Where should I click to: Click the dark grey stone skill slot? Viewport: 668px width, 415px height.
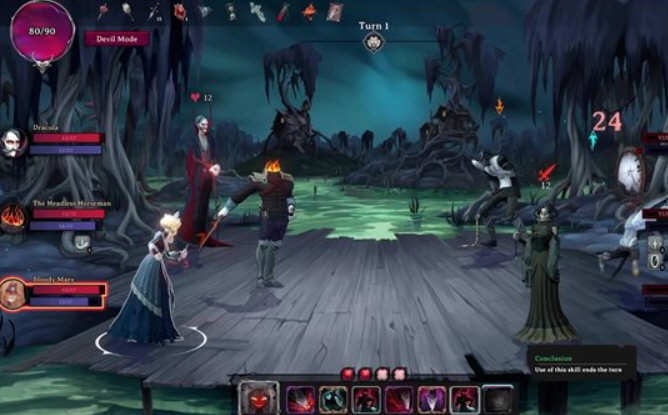[497, 399]
